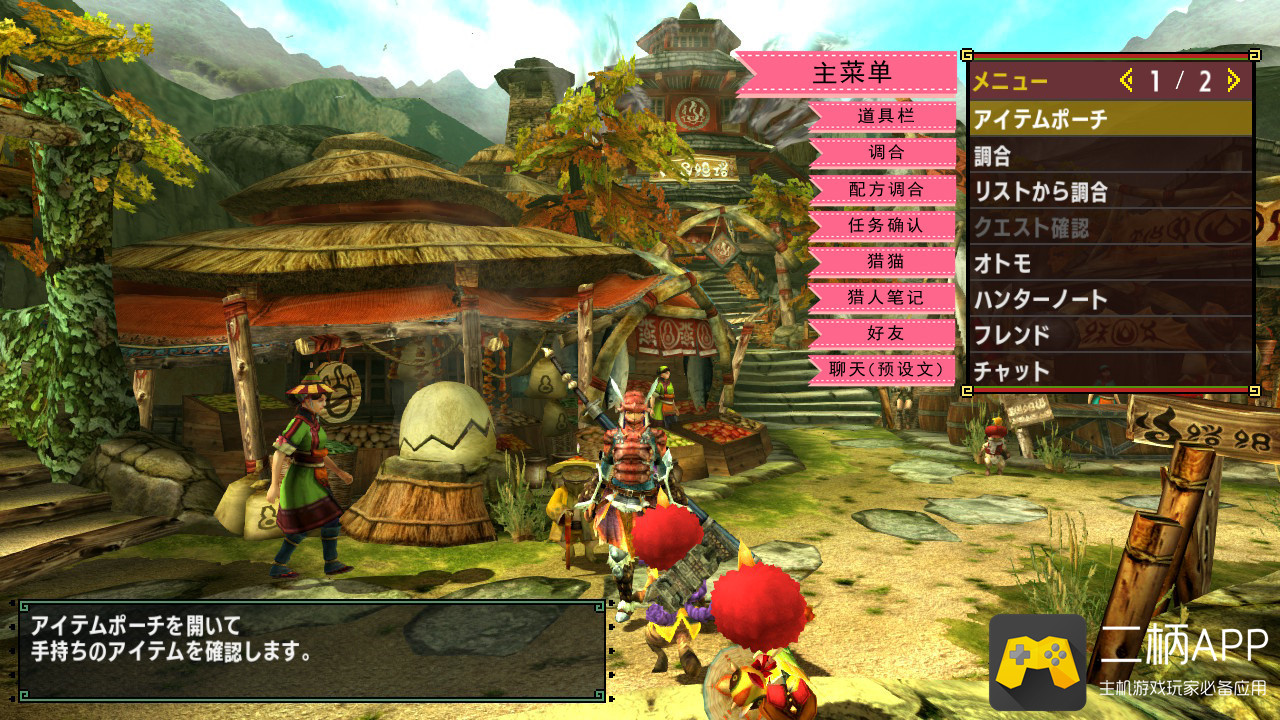Open the オトモ menu entry
Viewport: 1280px width, 720px height.
1110,264
